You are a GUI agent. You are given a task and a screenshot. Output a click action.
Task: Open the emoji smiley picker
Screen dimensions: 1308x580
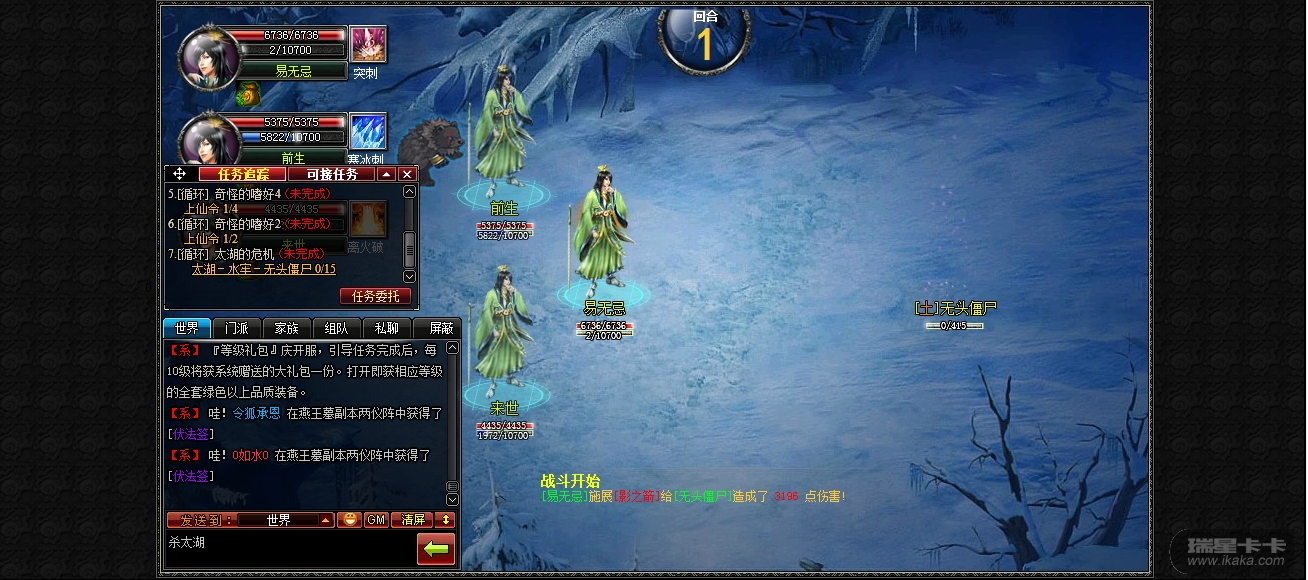pos(349,520)
